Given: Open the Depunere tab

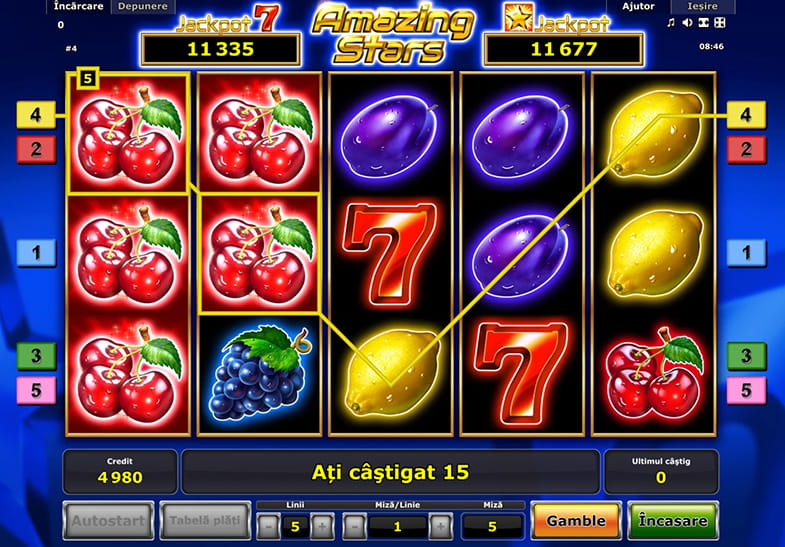Looking at the screenshot, I should click(142, 6).
